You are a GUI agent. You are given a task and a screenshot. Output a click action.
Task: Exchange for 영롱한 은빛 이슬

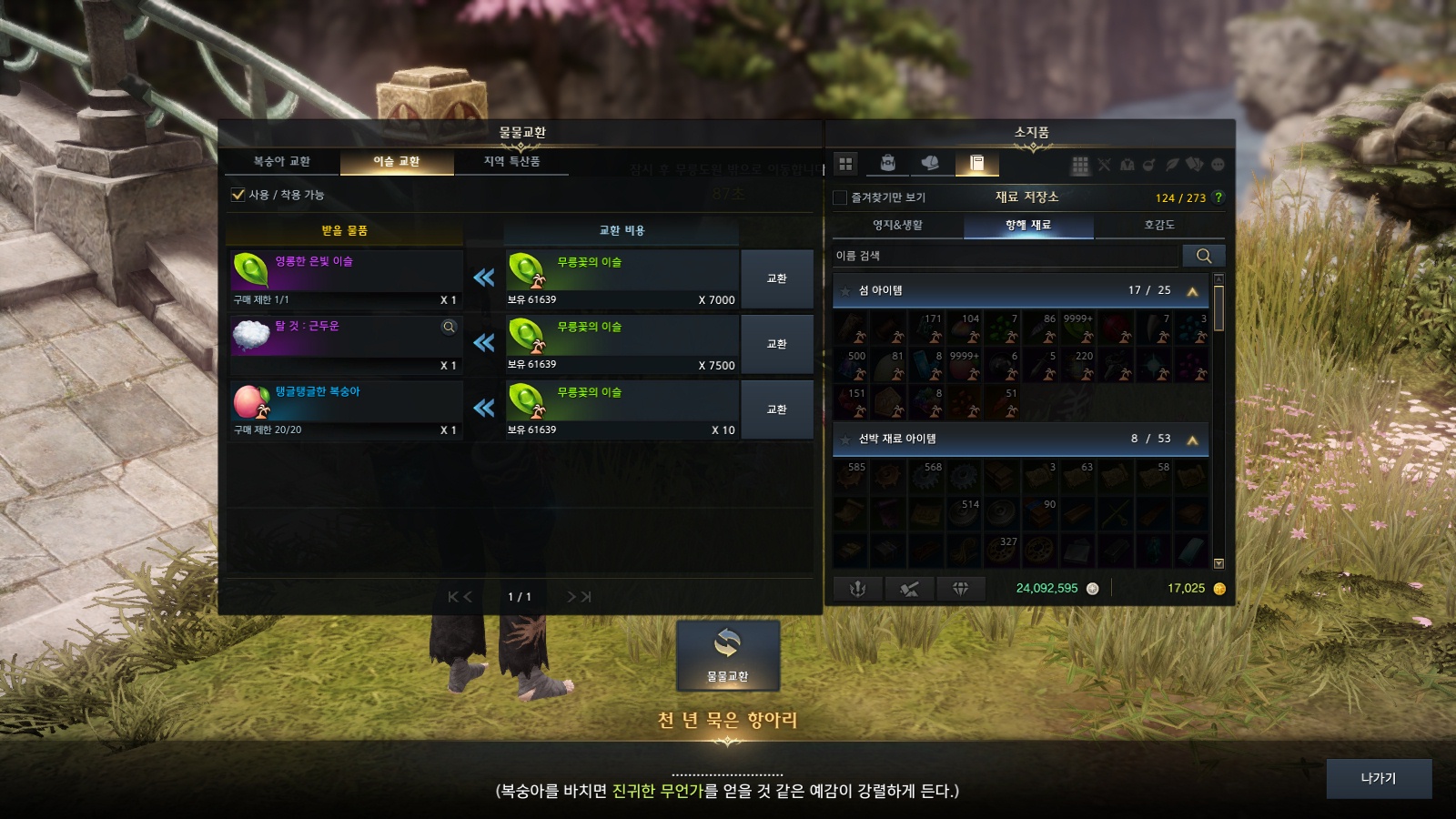pos(776,278)
